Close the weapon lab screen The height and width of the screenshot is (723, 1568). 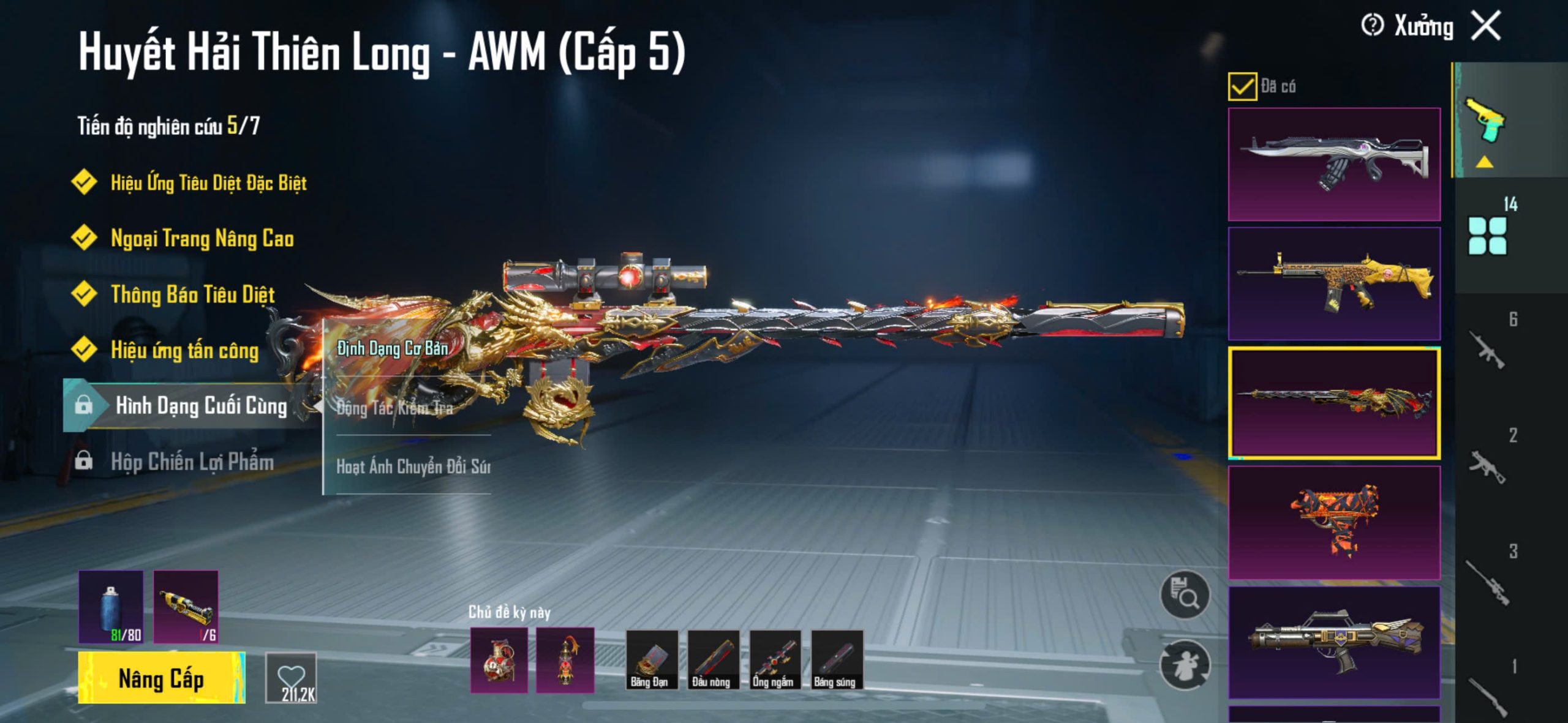(1487, 26)
